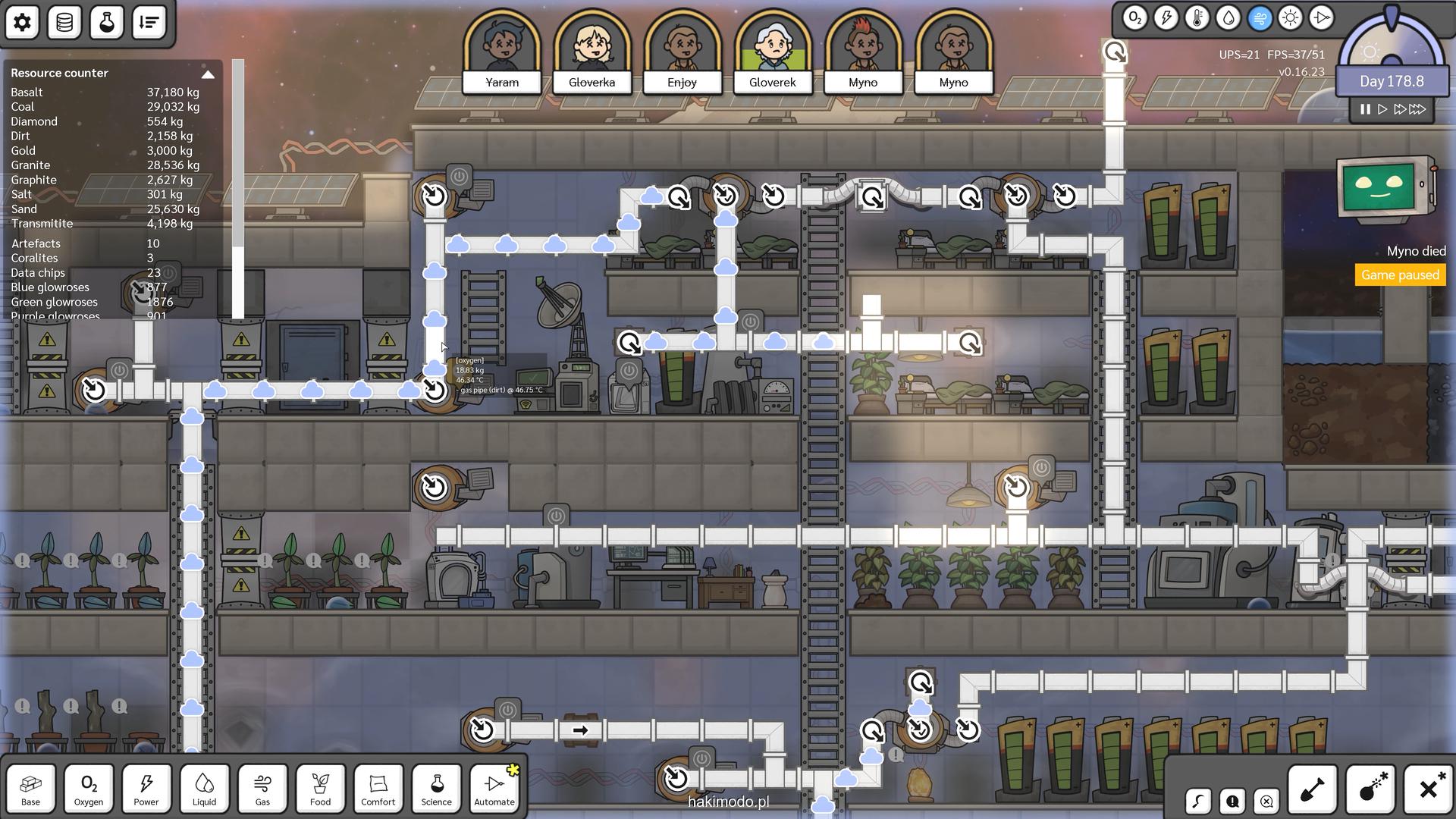Viewport: 1456px width, 819px height.
Task: Set game speed to fastest triple arrows
Action: point(1417,109)
